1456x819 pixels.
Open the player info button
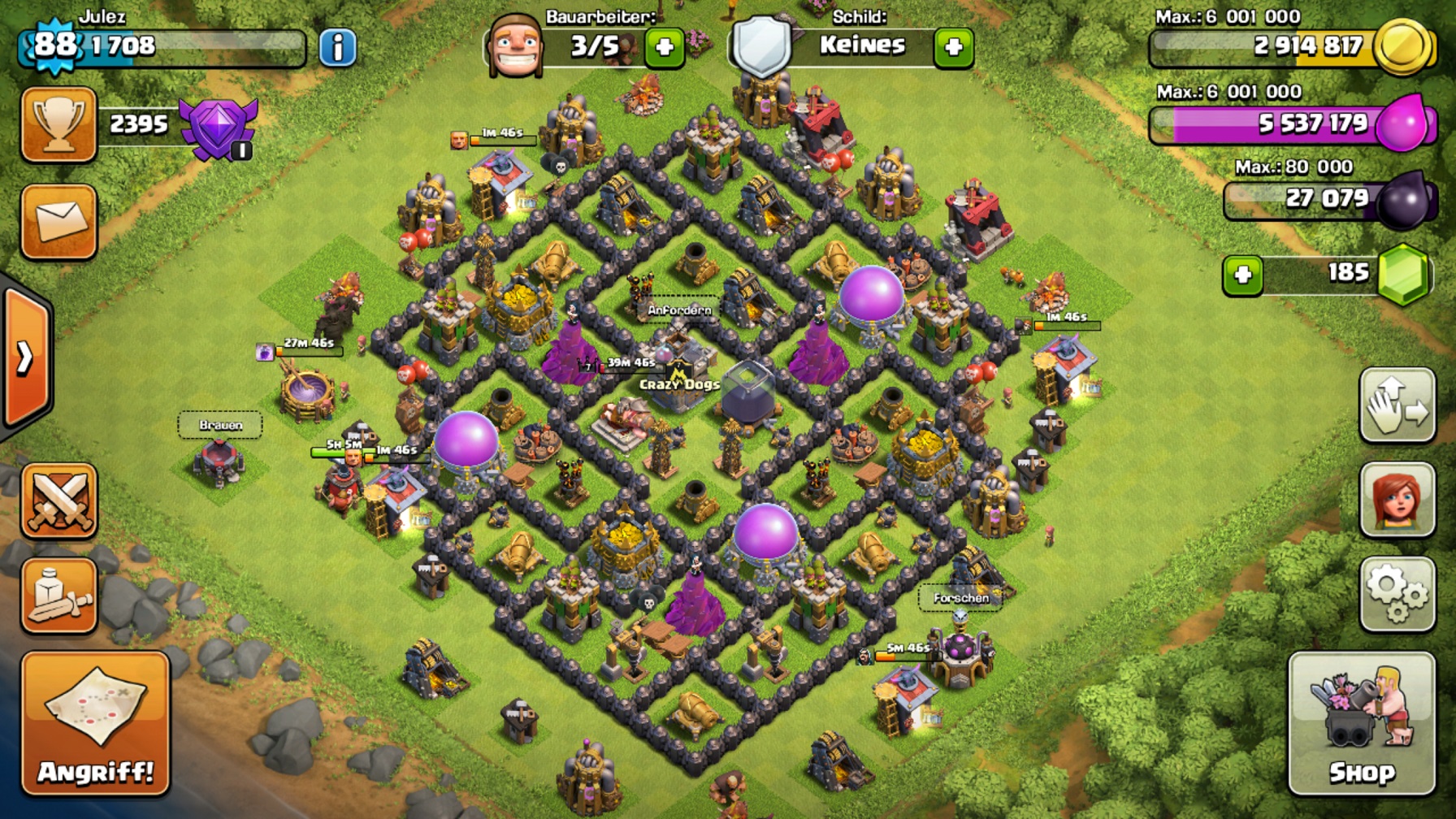click(x=337, y=47)
